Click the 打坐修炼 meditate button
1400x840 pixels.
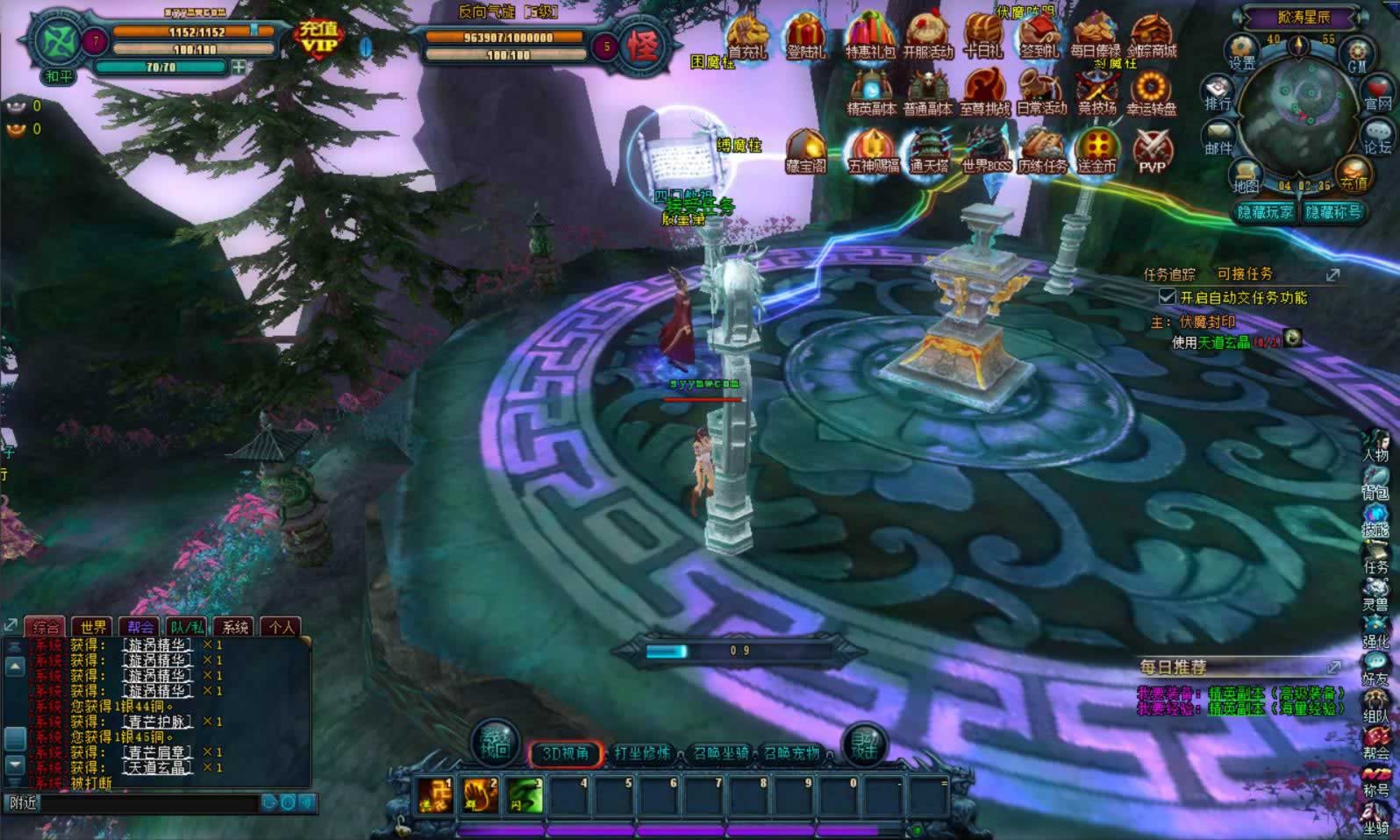(x=643, y=753)
